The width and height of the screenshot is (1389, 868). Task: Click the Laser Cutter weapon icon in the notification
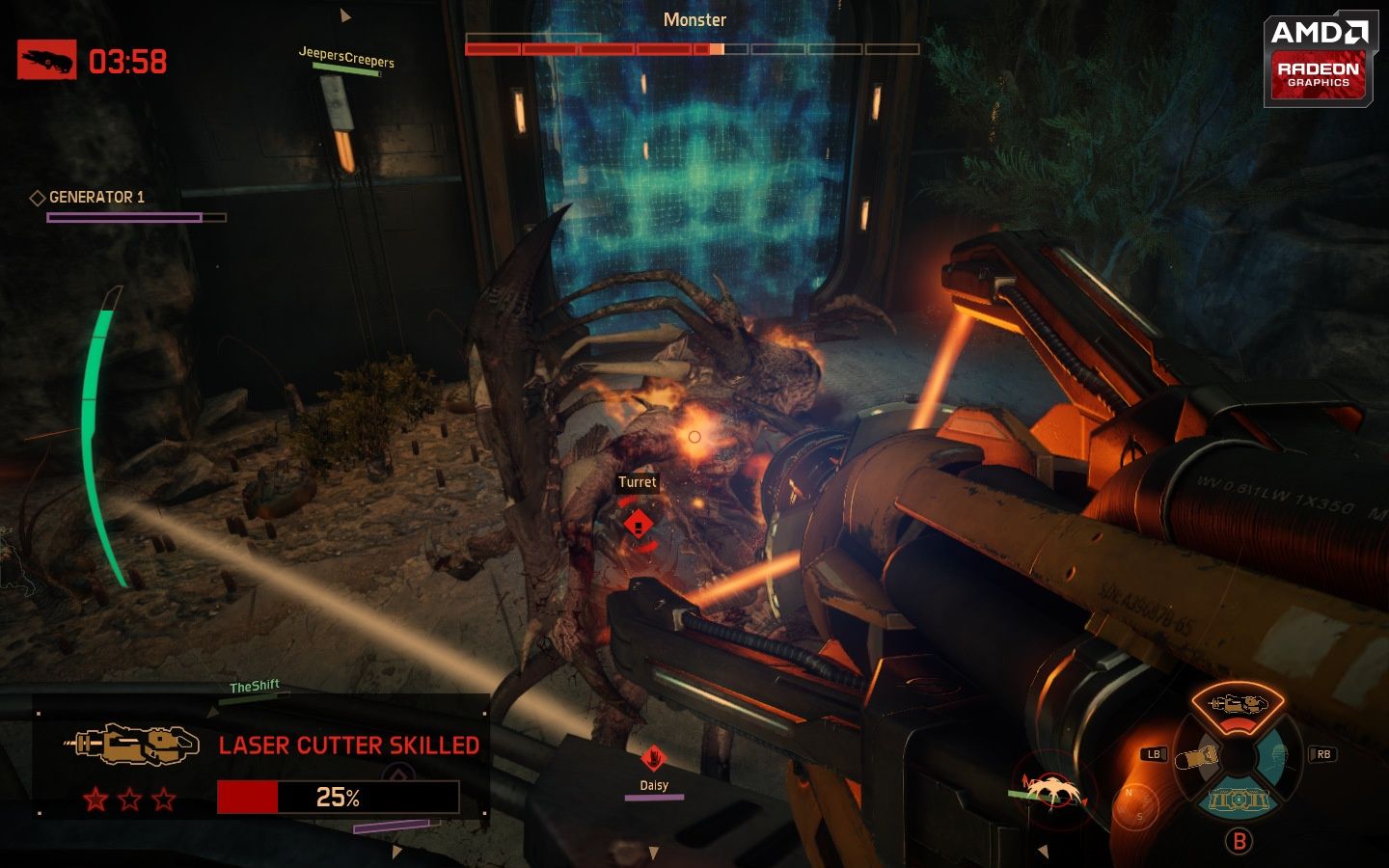click(x=130, y=745)
